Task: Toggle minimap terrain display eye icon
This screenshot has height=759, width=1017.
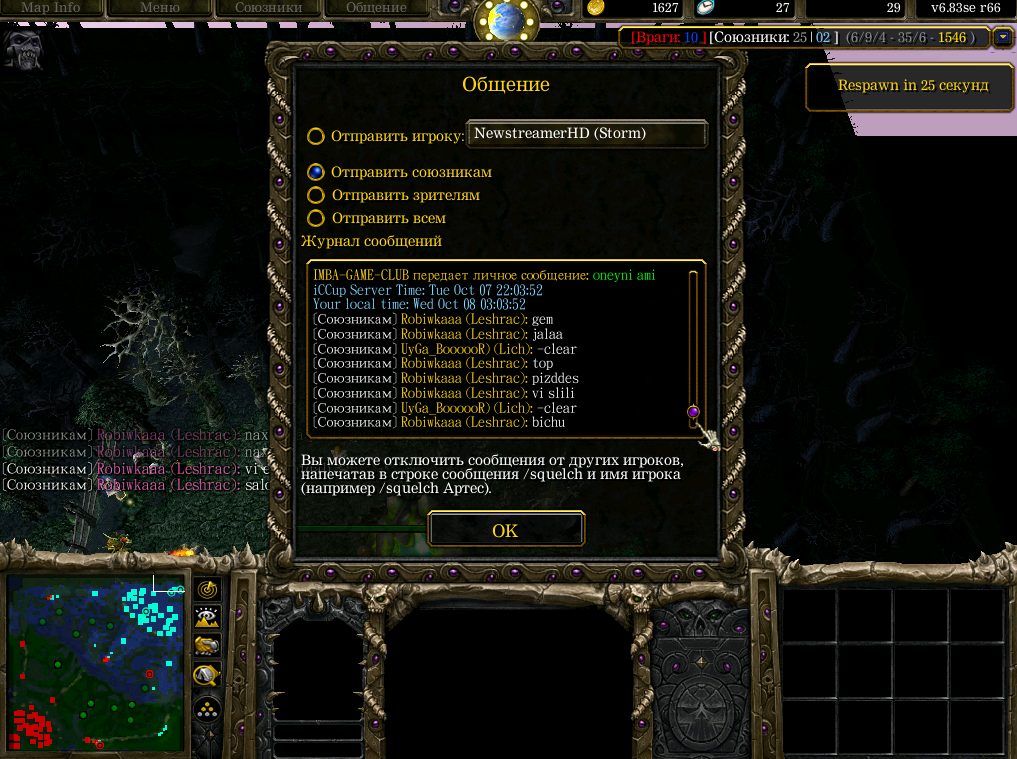Action: coord(208,617)
